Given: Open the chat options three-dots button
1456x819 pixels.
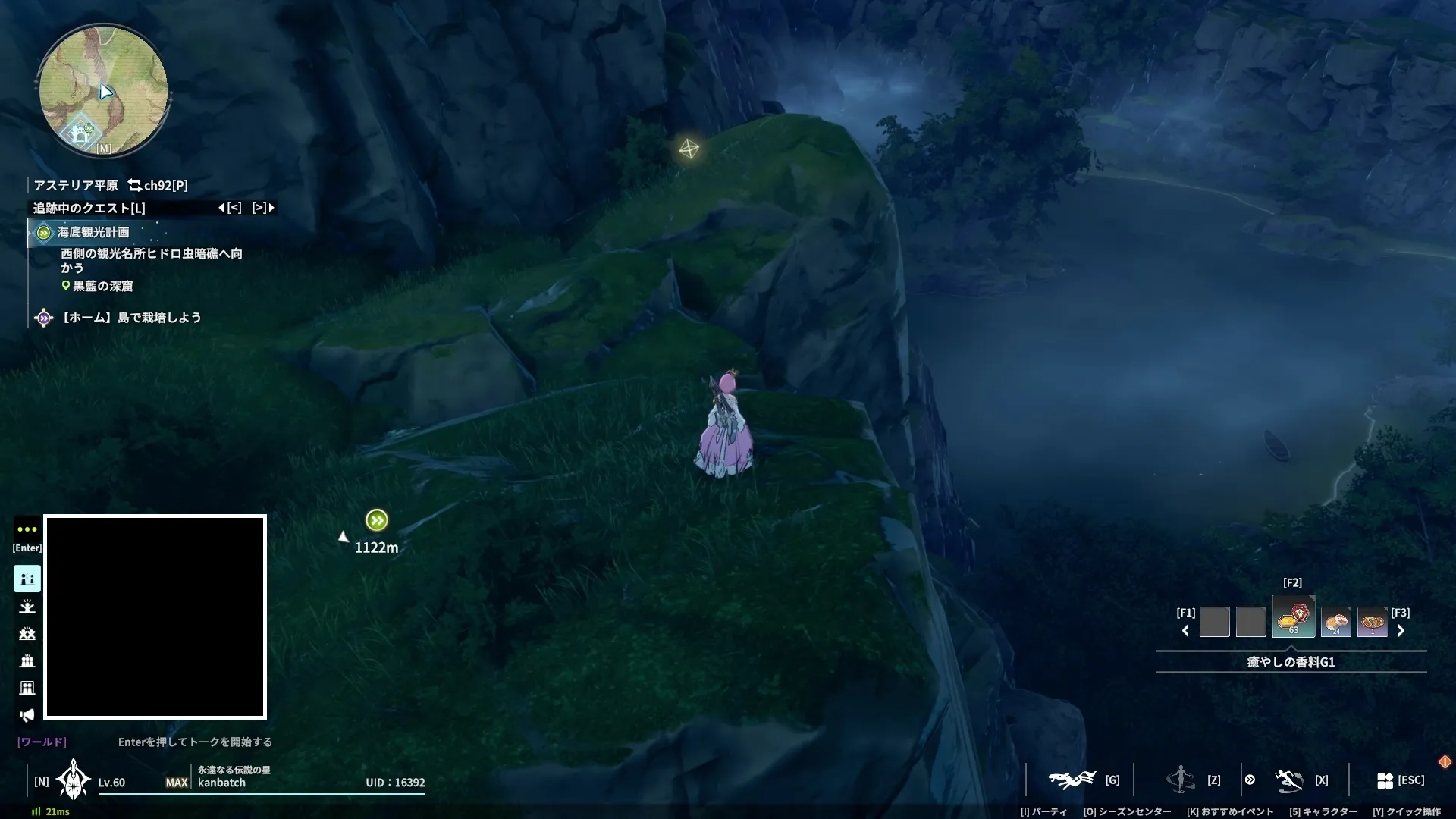Looking at the screenshot, I should click(x=27, y=529).
